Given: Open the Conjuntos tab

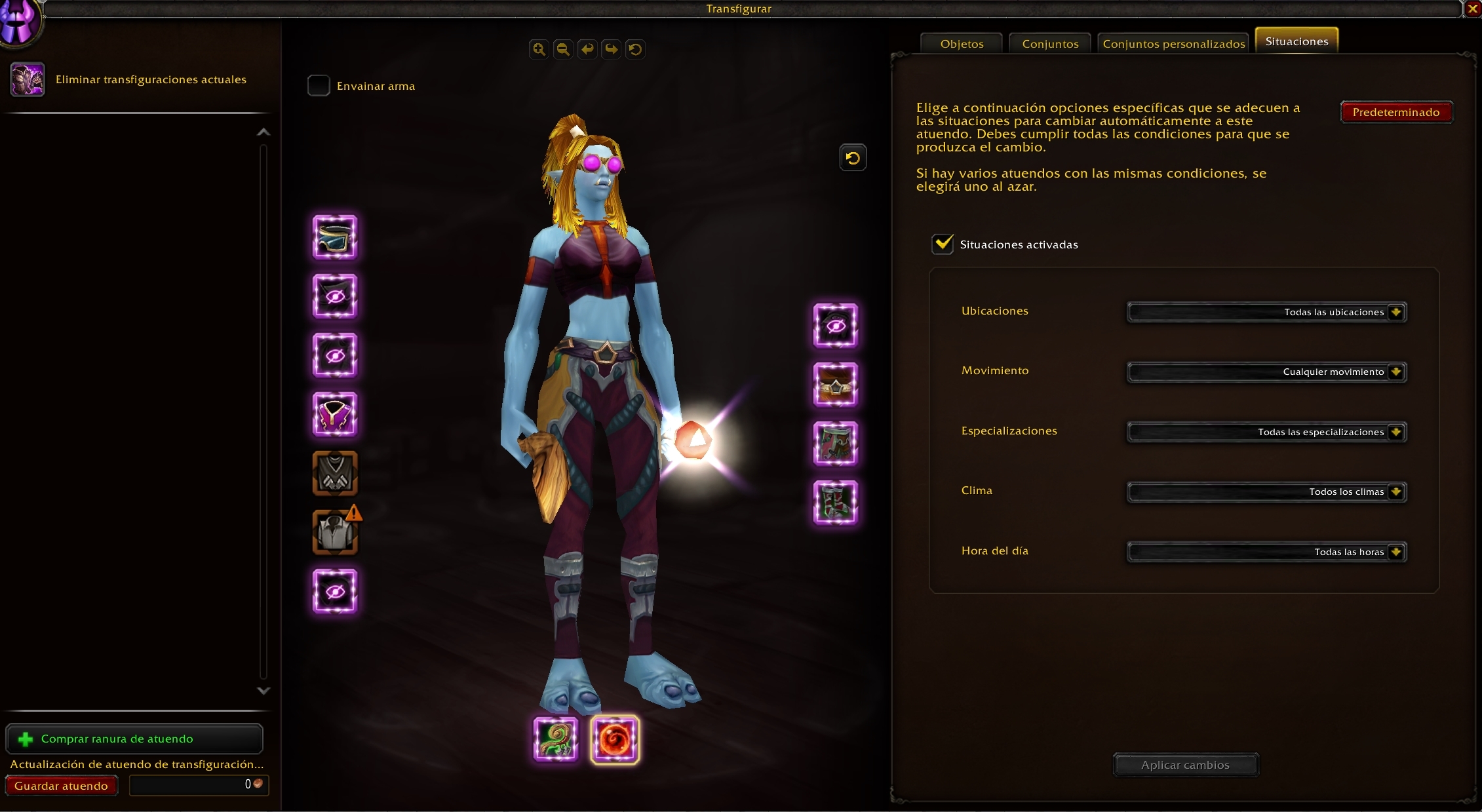Looking at the screenshot, I should click(1050, 44).
